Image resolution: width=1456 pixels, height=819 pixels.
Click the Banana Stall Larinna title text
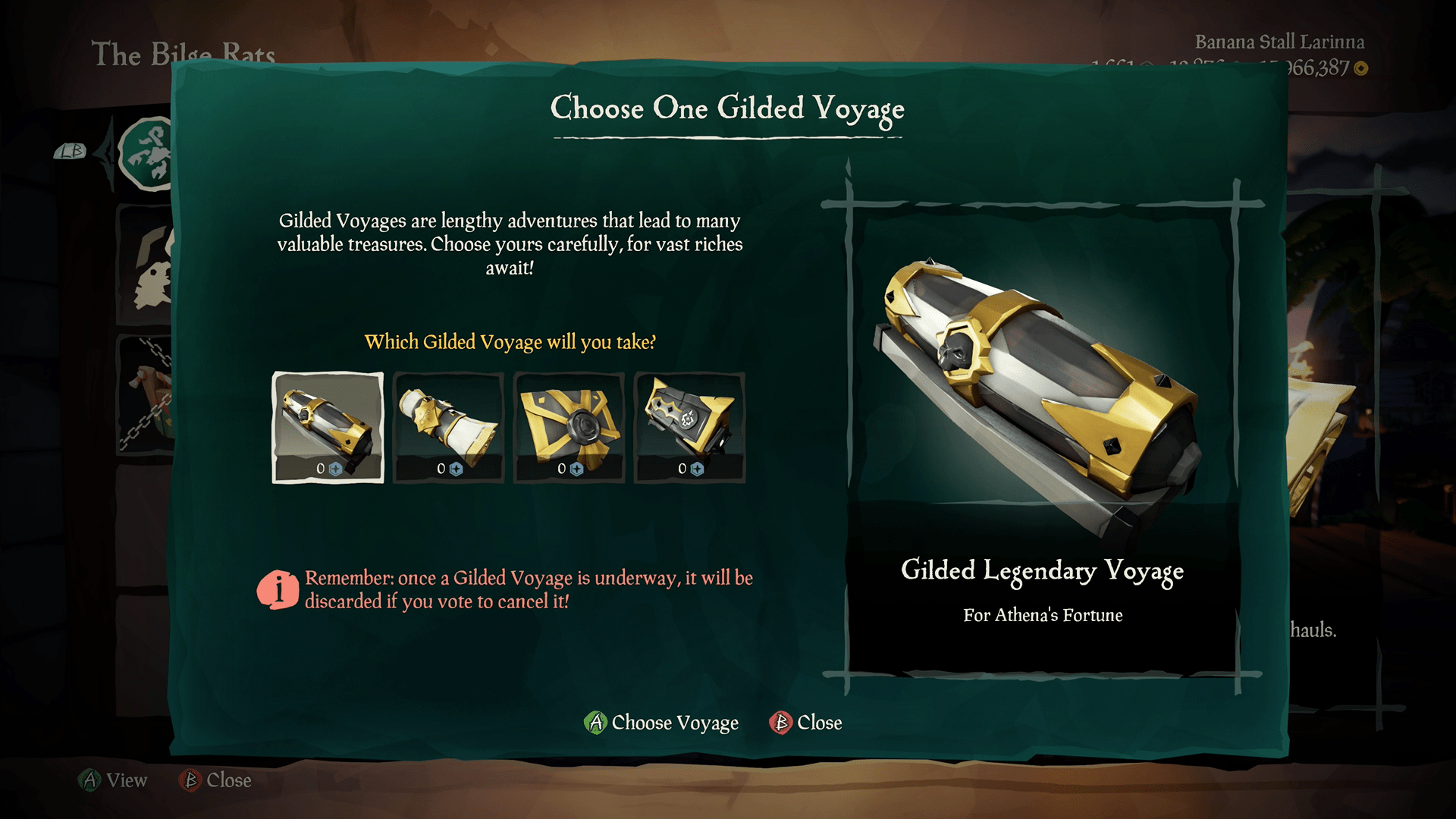[x=1280, y=42]
